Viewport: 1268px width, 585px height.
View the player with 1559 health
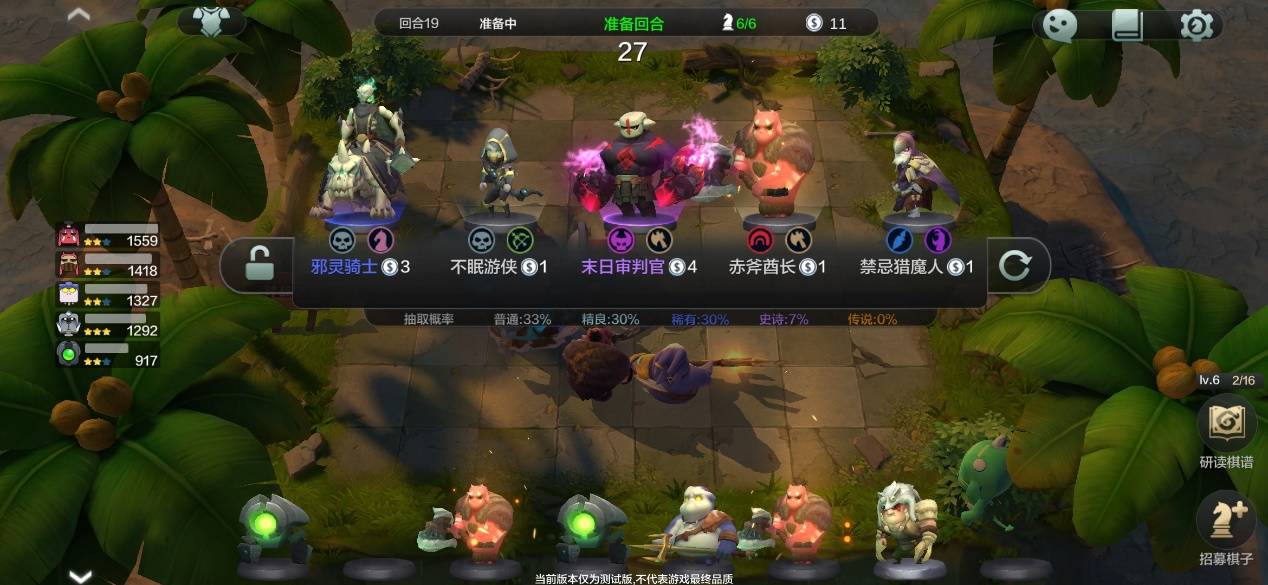click(107, 236)
